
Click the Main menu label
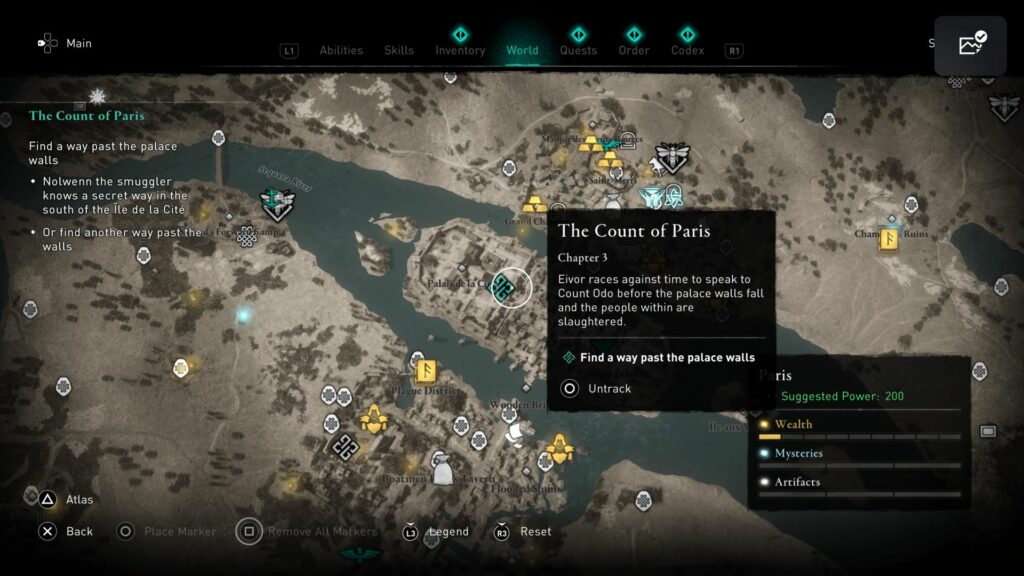pyautogui.click(x=79, y=43)
